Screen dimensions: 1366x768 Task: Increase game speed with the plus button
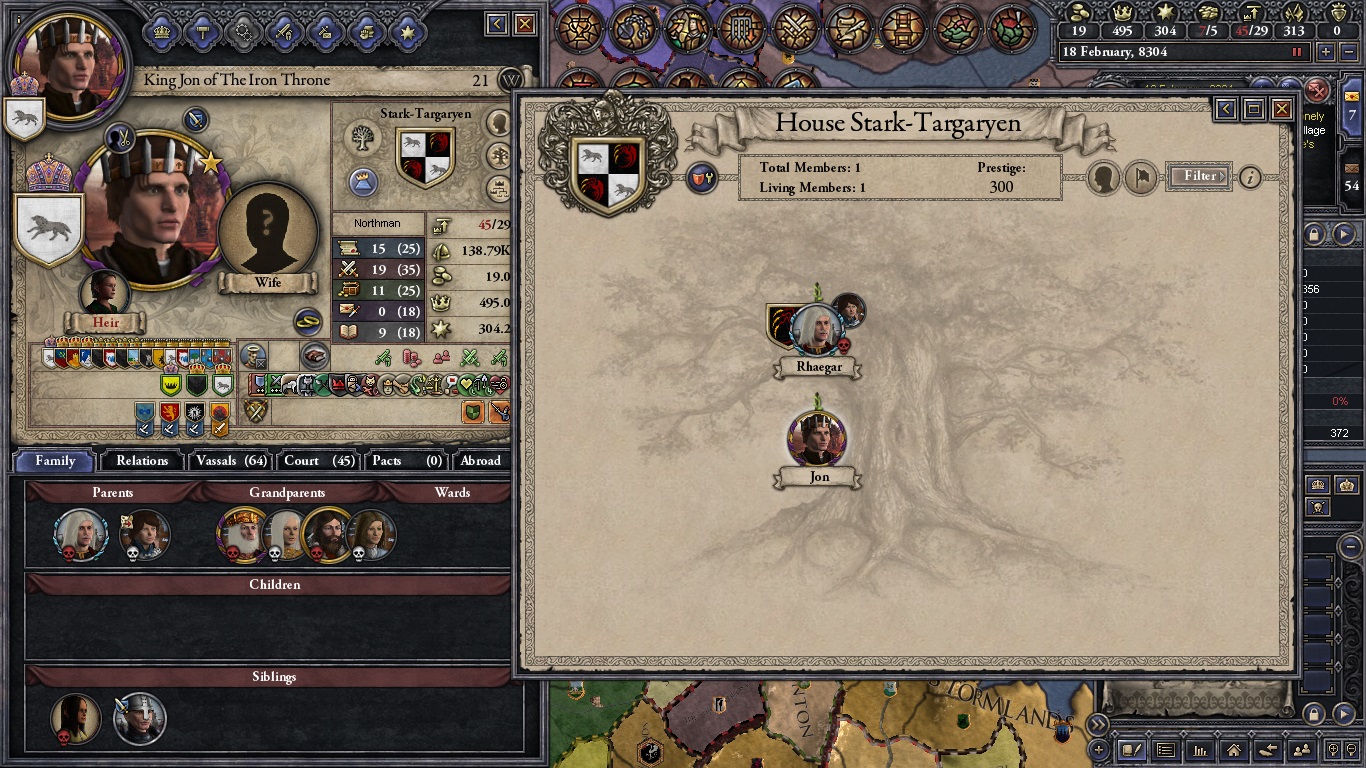(1326, 52)
